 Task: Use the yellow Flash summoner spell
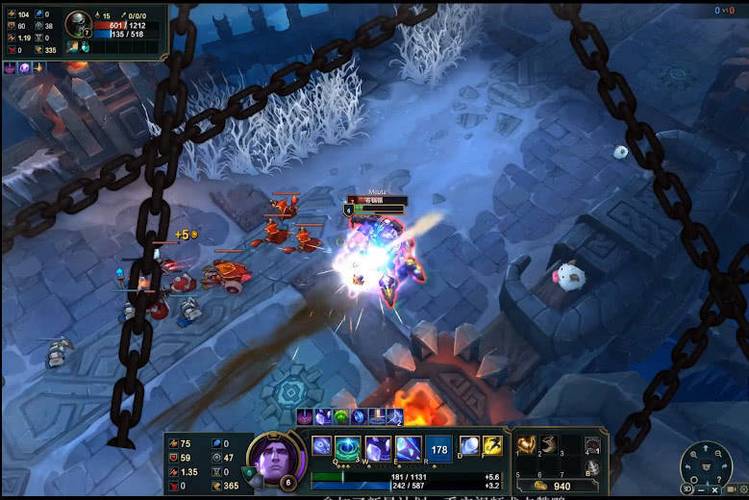click(492, 446)
